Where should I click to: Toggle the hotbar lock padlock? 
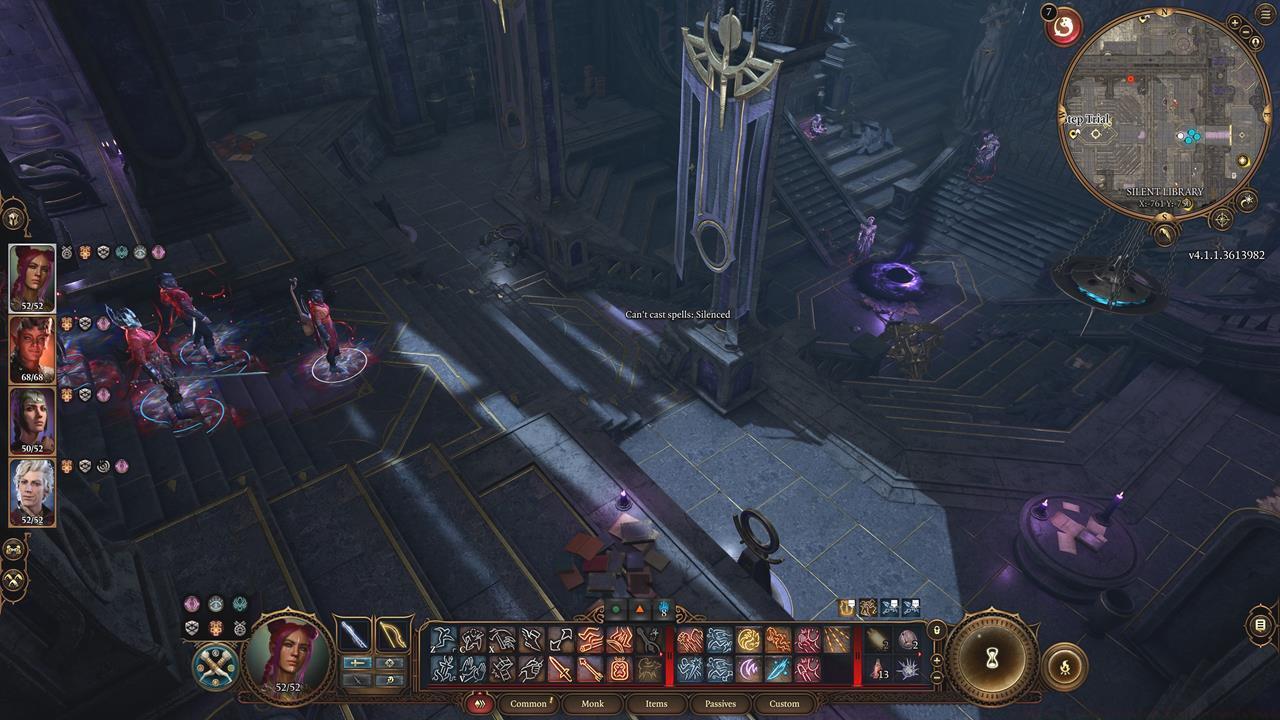click(937, 631)
